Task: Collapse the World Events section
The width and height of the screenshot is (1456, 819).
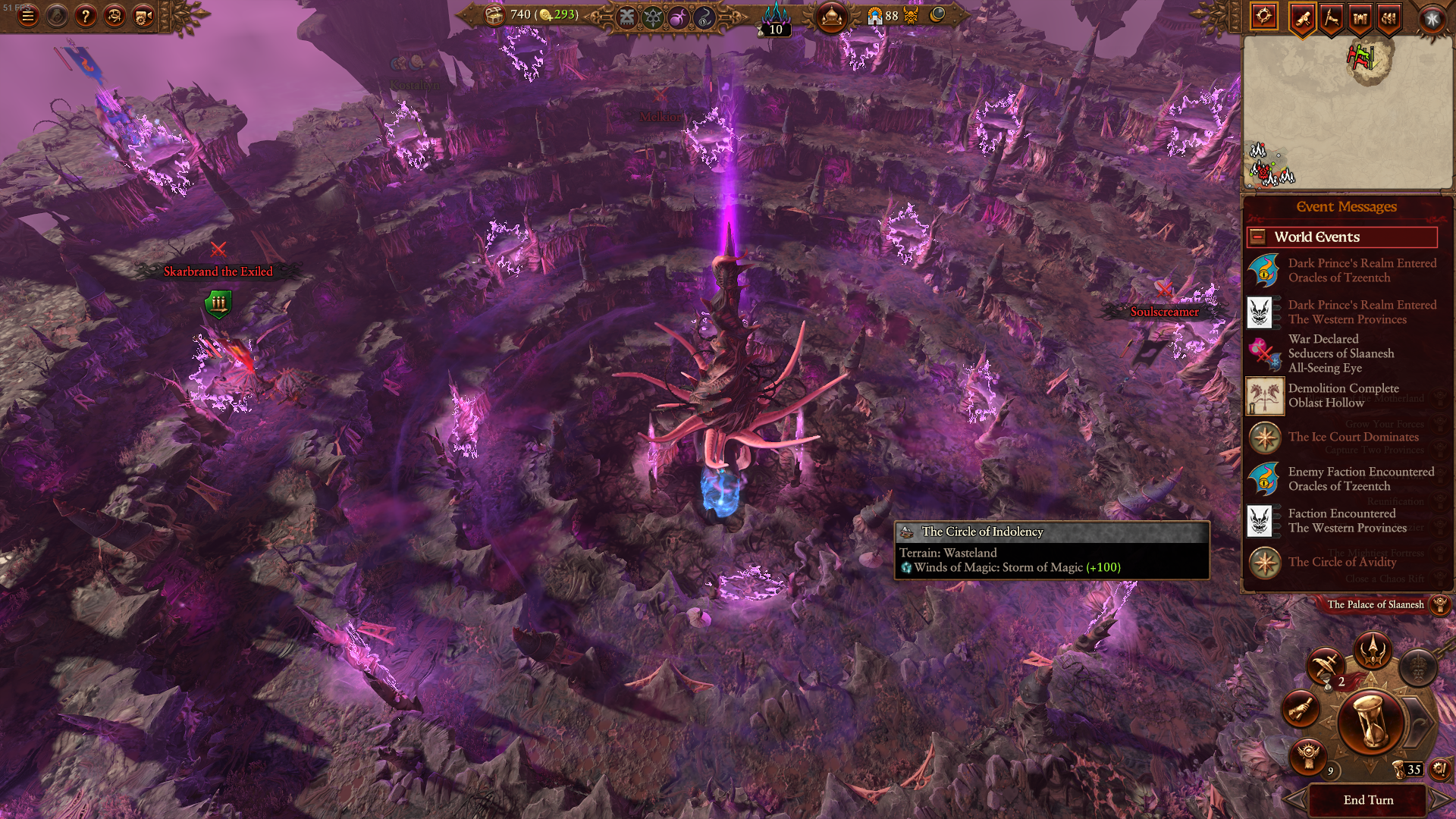Action: point(1257,237)
